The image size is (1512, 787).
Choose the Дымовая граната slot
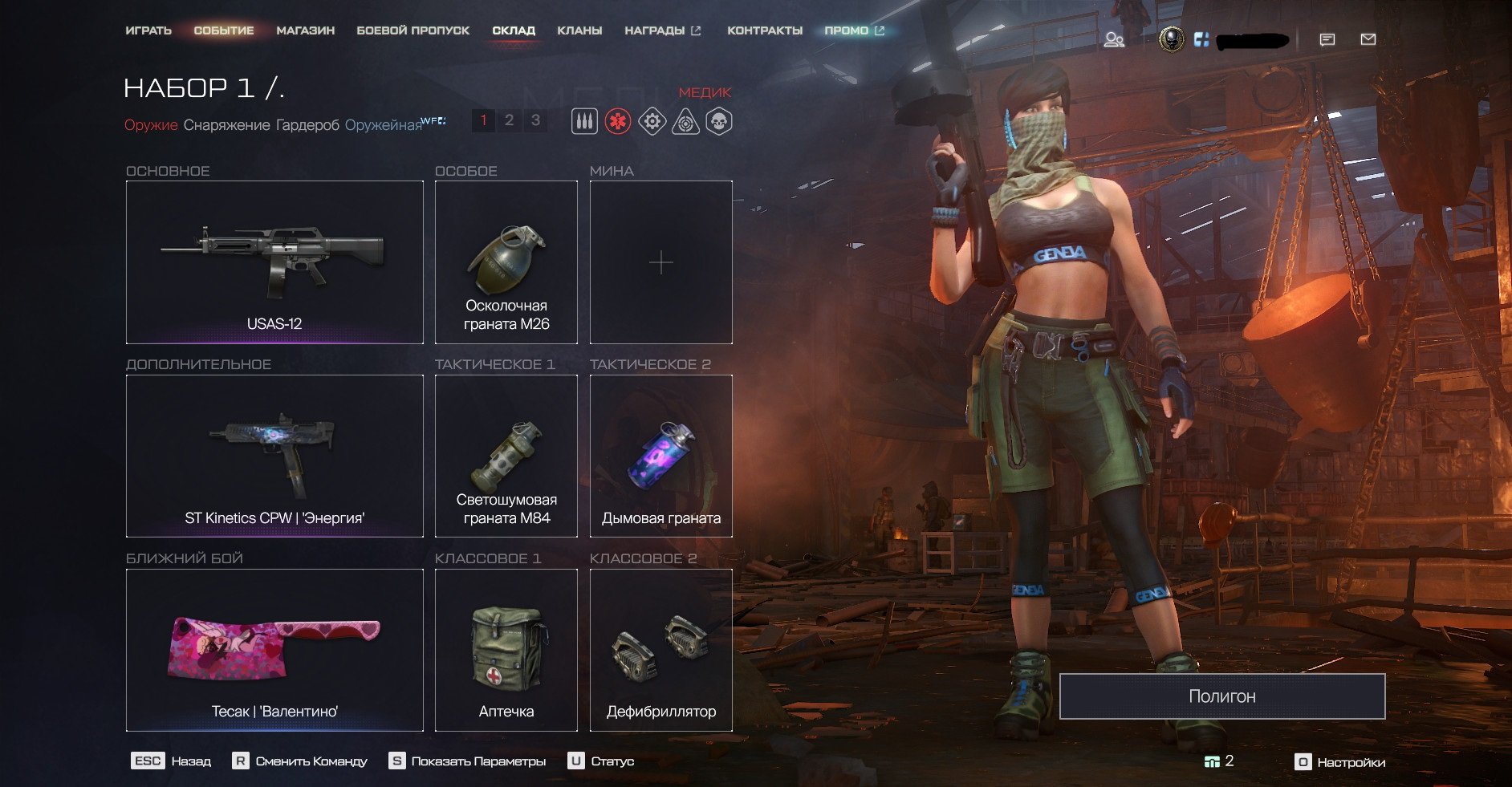click(660, 456)
